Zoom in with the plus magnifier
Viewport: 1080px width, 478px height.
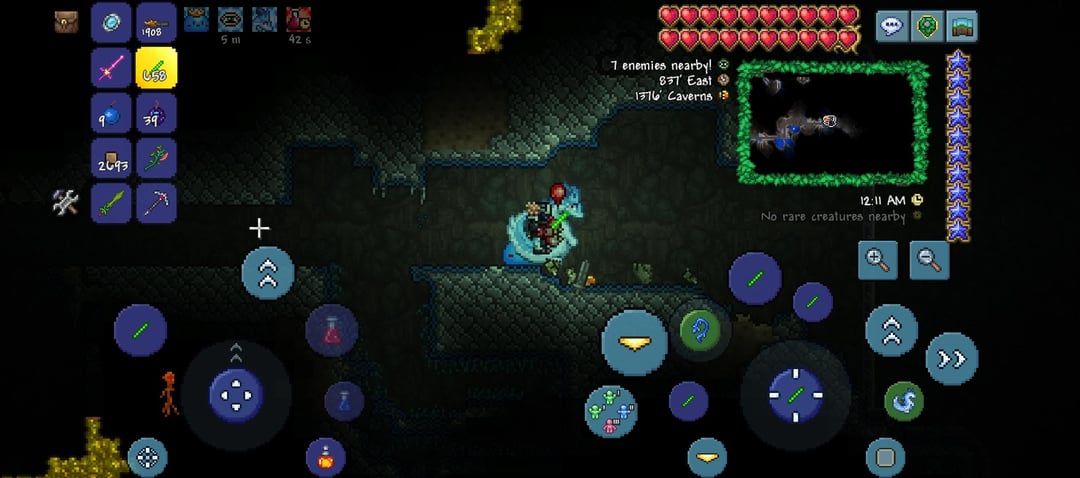pyautogui.click(x=878, y=260)
